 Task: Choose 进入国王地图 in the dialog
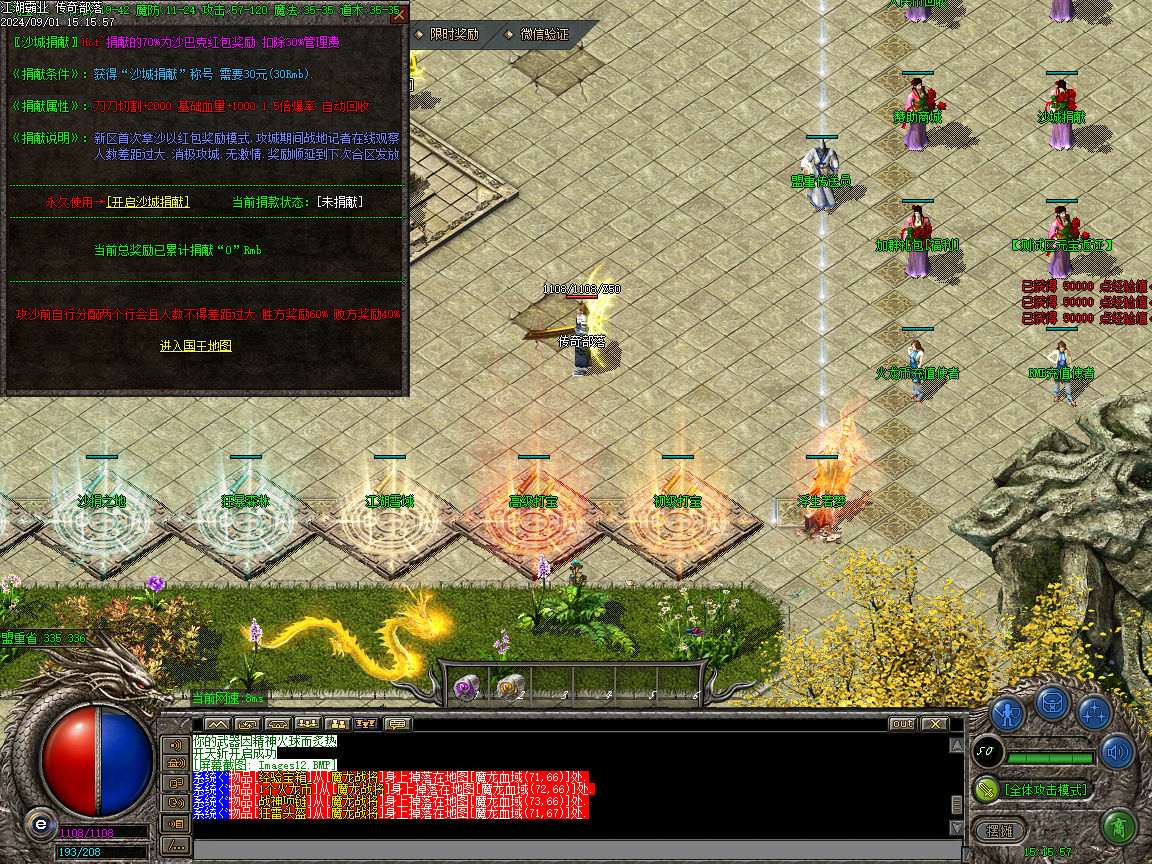(x=196, y=345)
